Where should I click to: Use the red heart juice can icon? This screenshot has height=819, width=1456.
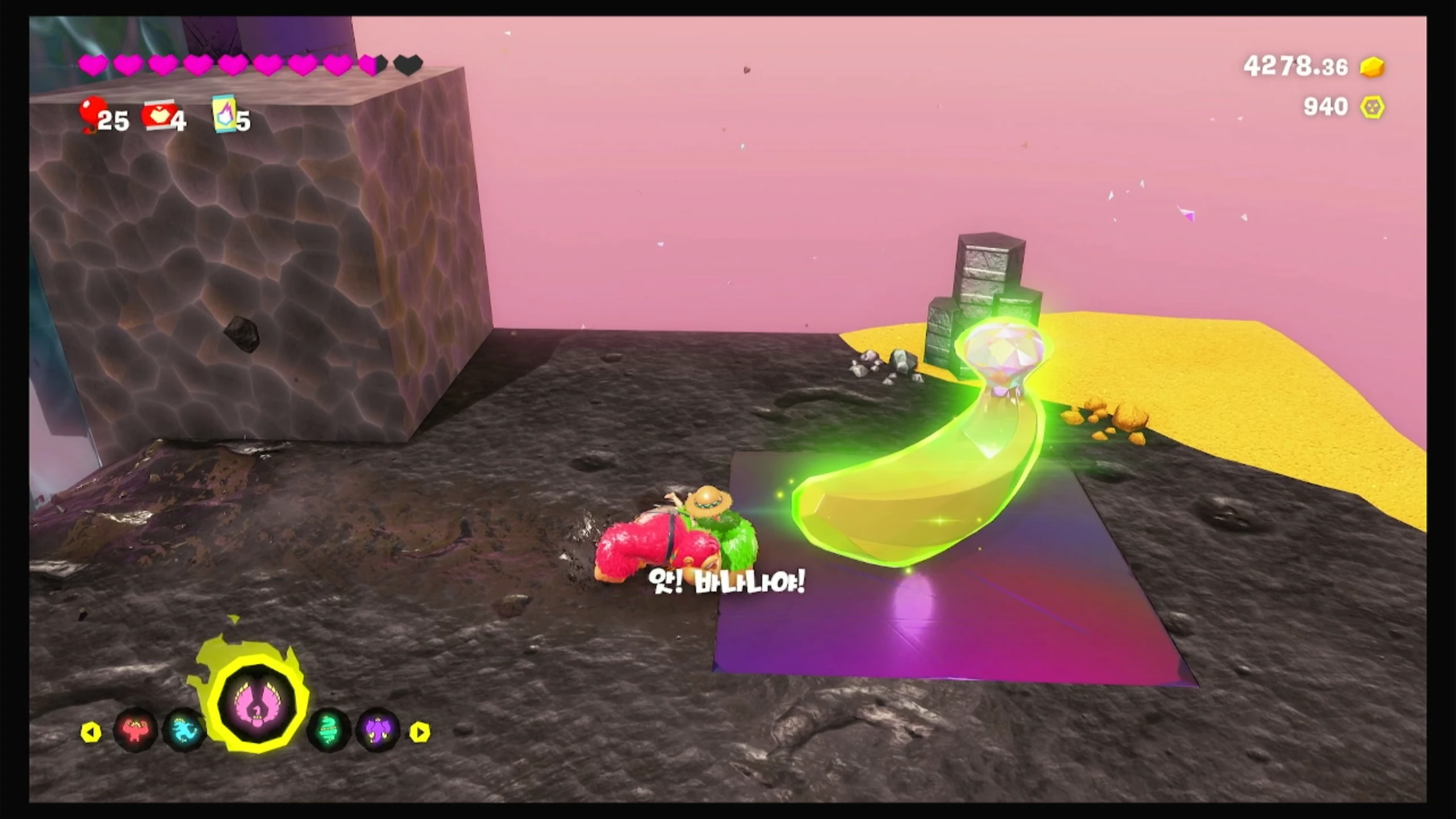tap(160, 116)
